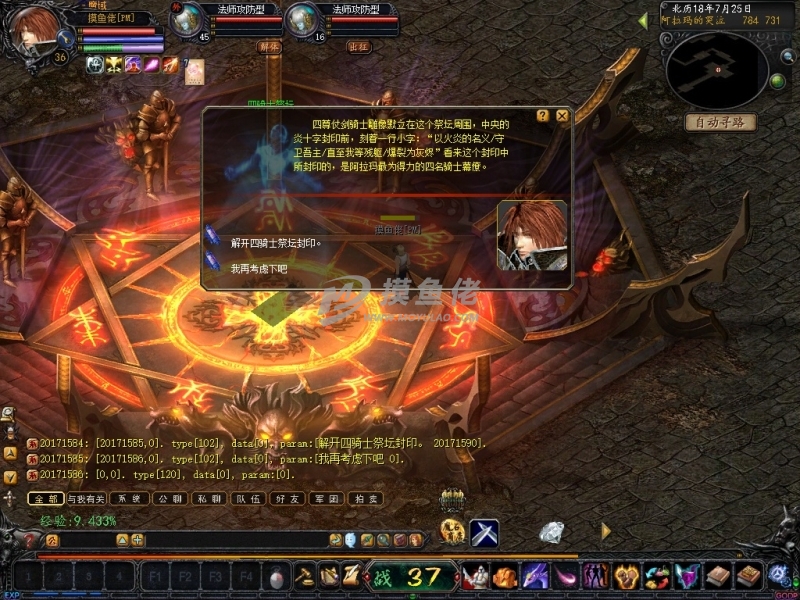Click the green orb beside the minimap

776,81
